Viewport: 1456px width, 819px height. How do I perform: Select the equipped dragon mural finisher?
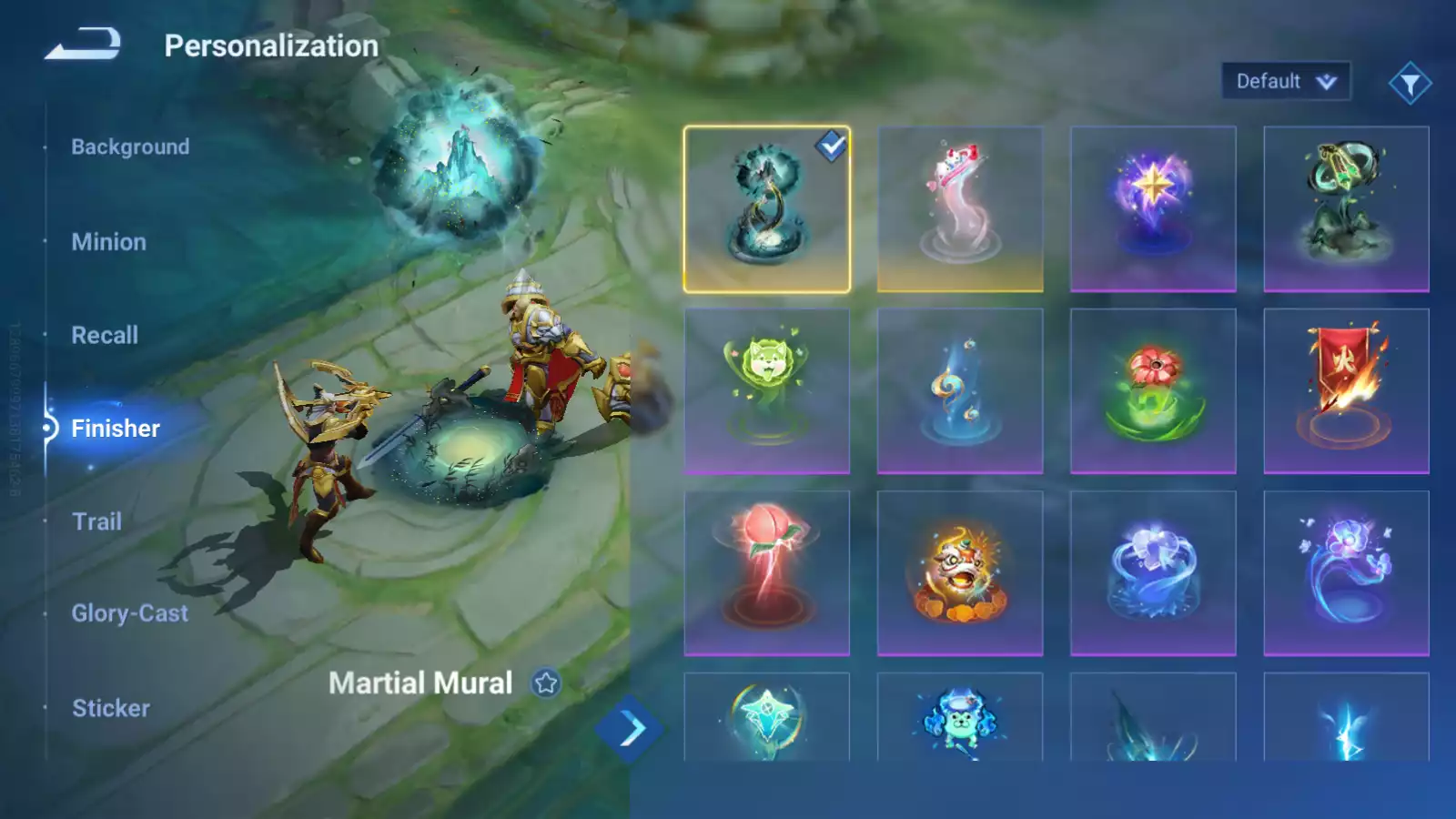tap(767, 209)
